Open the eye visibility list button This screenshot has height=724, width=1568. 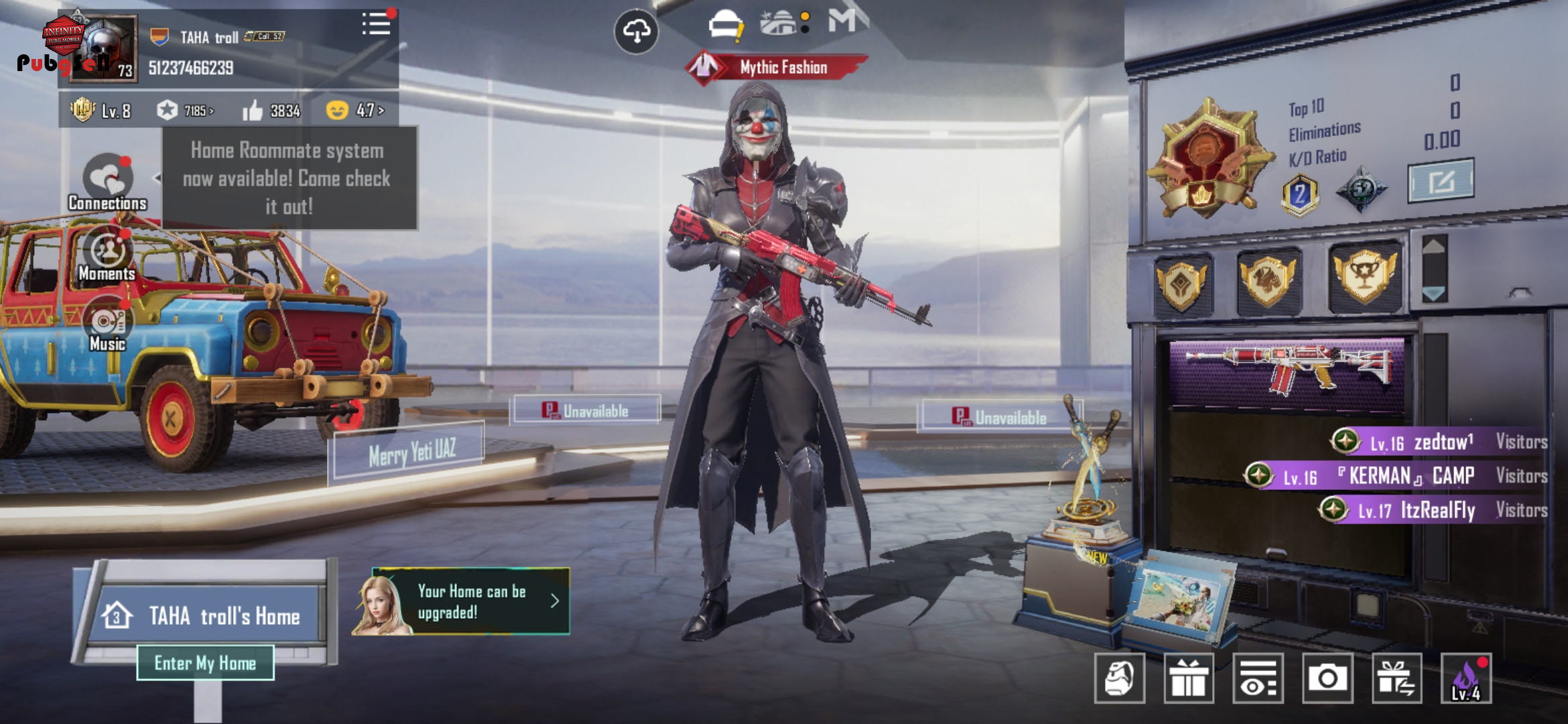1258,678
